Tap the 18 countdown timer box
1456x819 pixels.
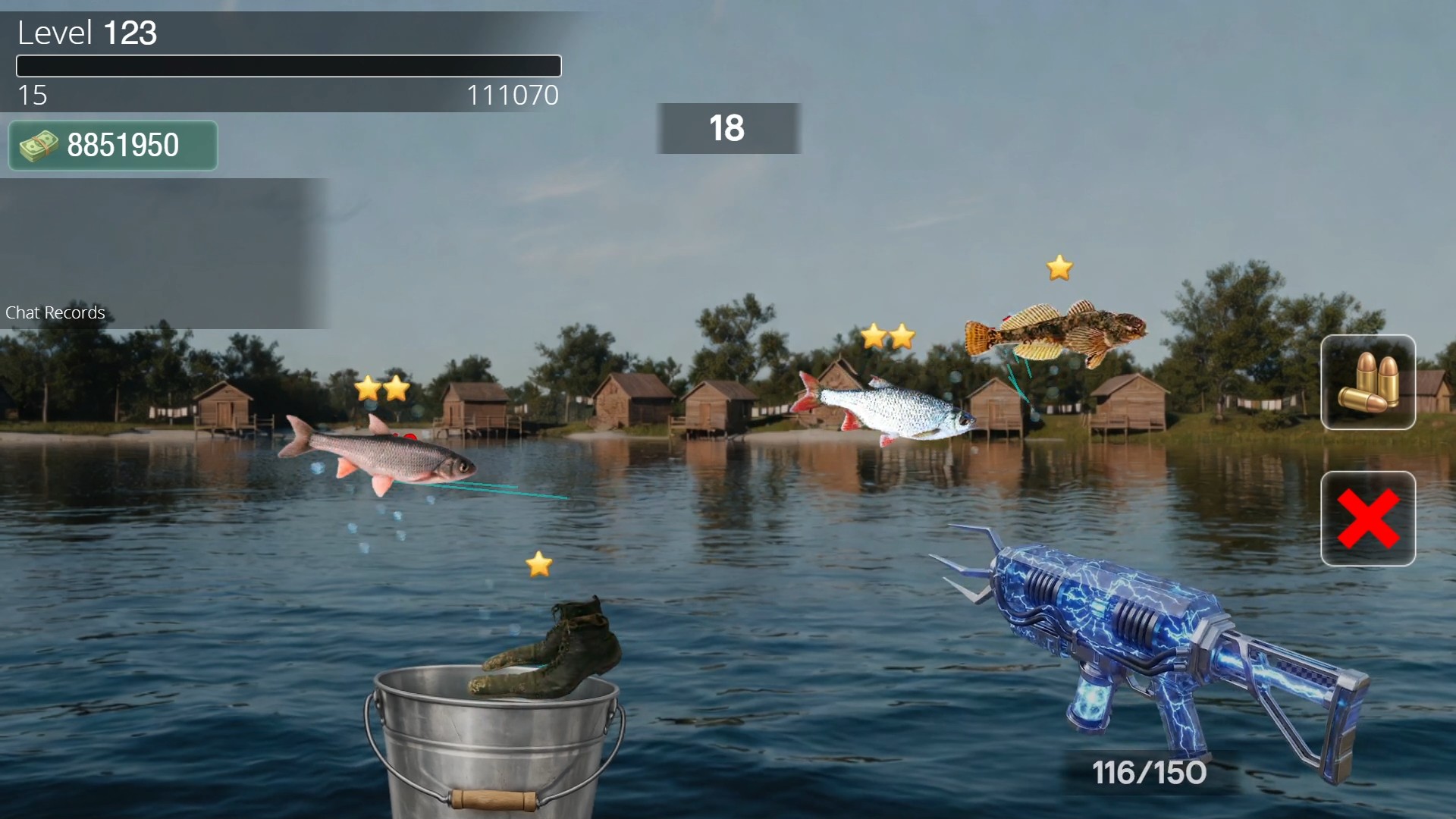pyautogui.click(x=728, y=128)
